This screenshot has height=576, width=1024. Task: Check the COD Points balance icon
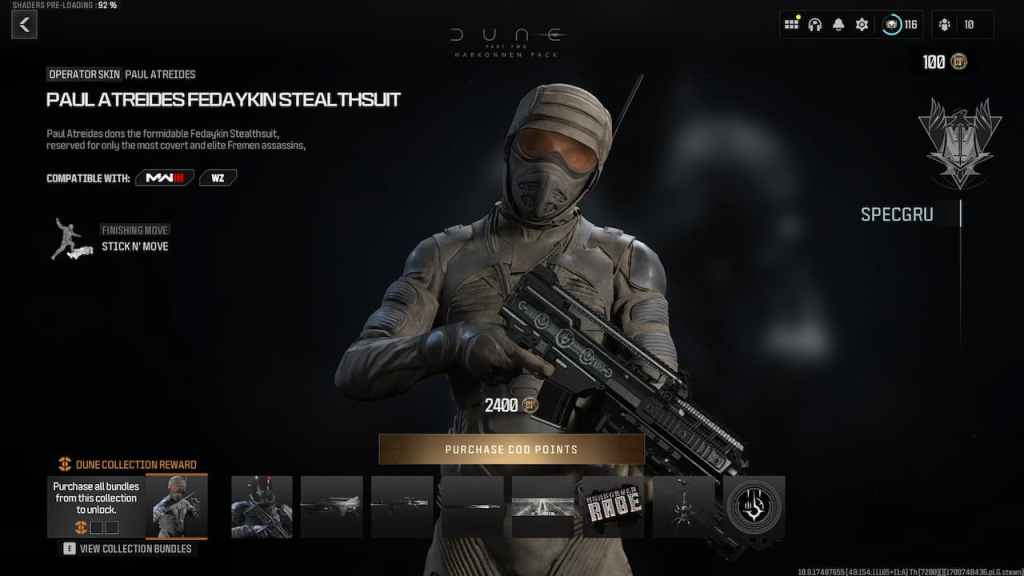point(959,62)
